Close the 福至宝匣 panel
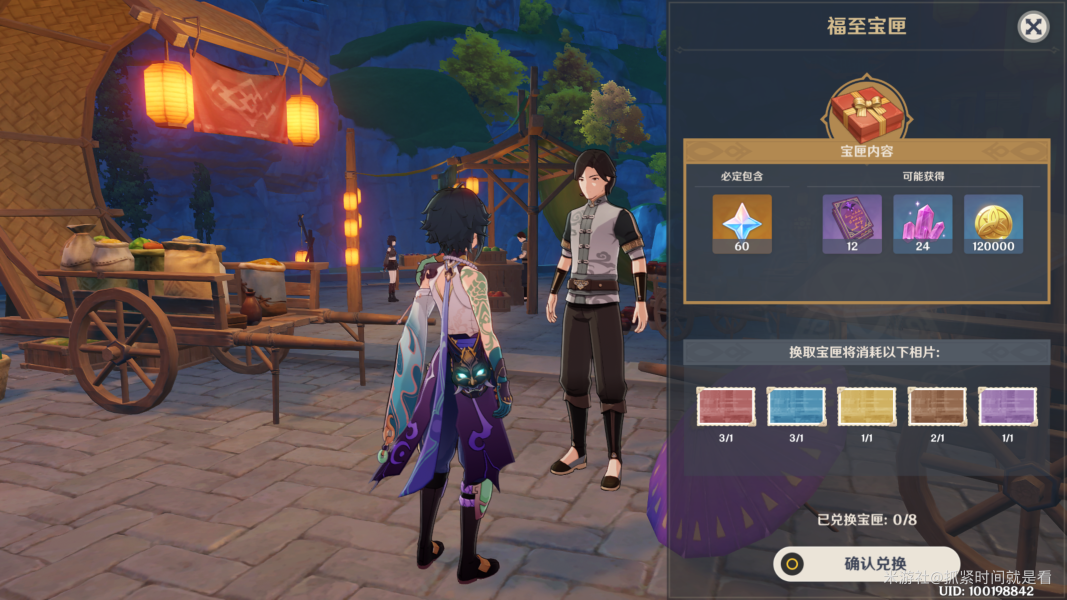 pos(1033,27)
